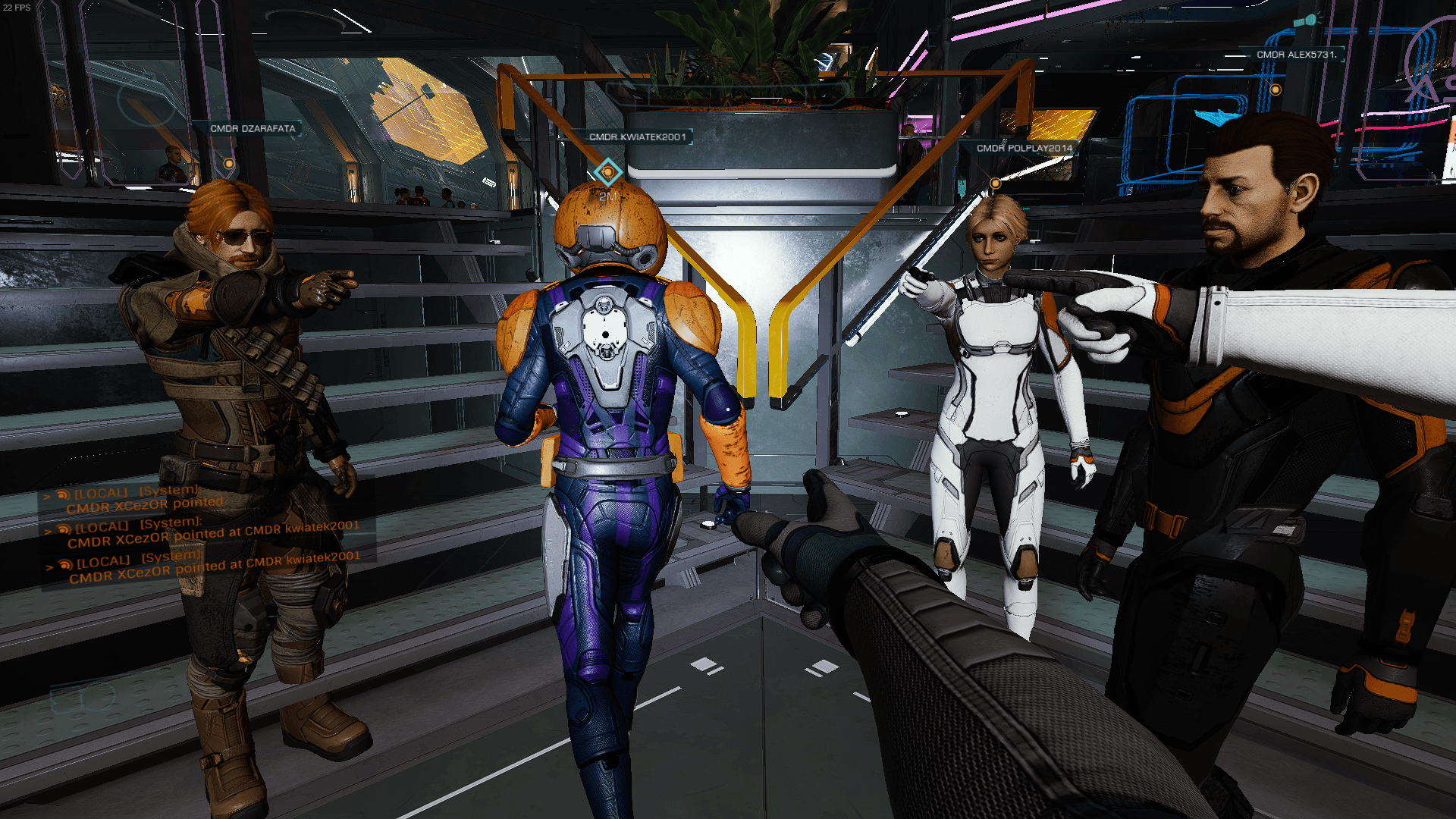This screenshot has width=1456, height=819.
Task: Select the CMDR DZARAFATA name tag
Action: (x=253, y=129)
